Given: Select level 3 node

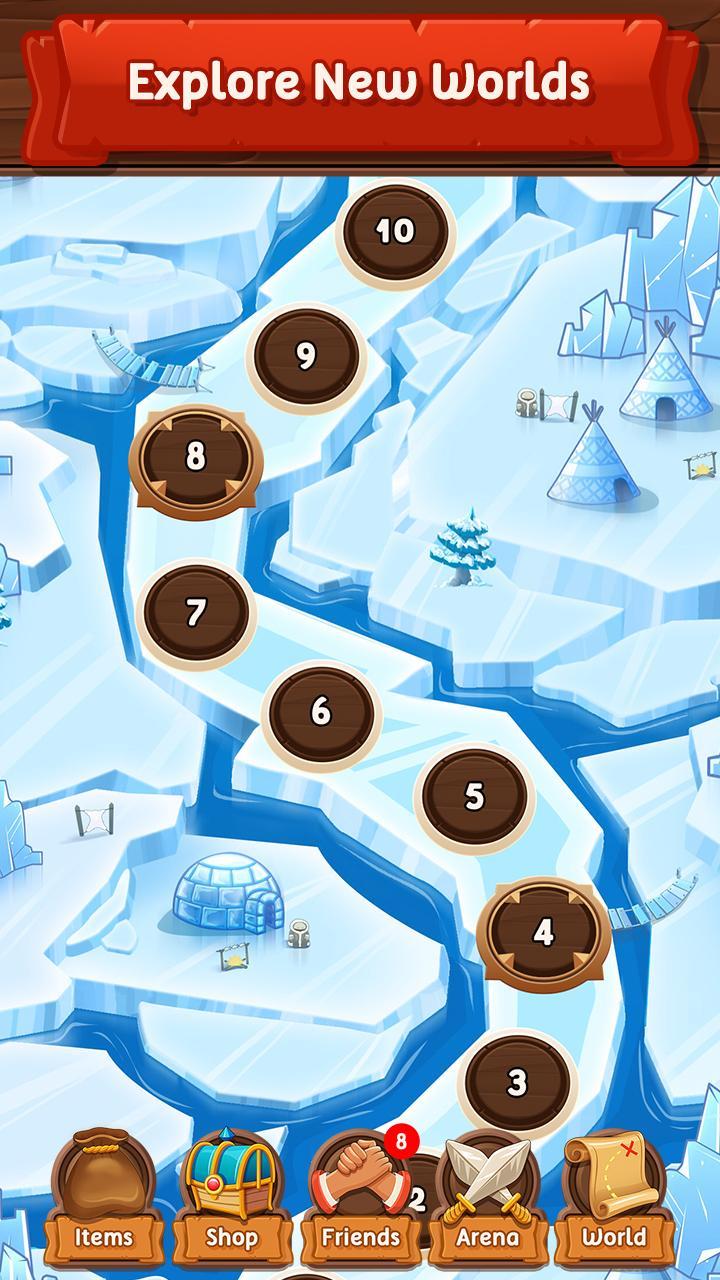Looking at the screenshot, I should click(517, 1081).
